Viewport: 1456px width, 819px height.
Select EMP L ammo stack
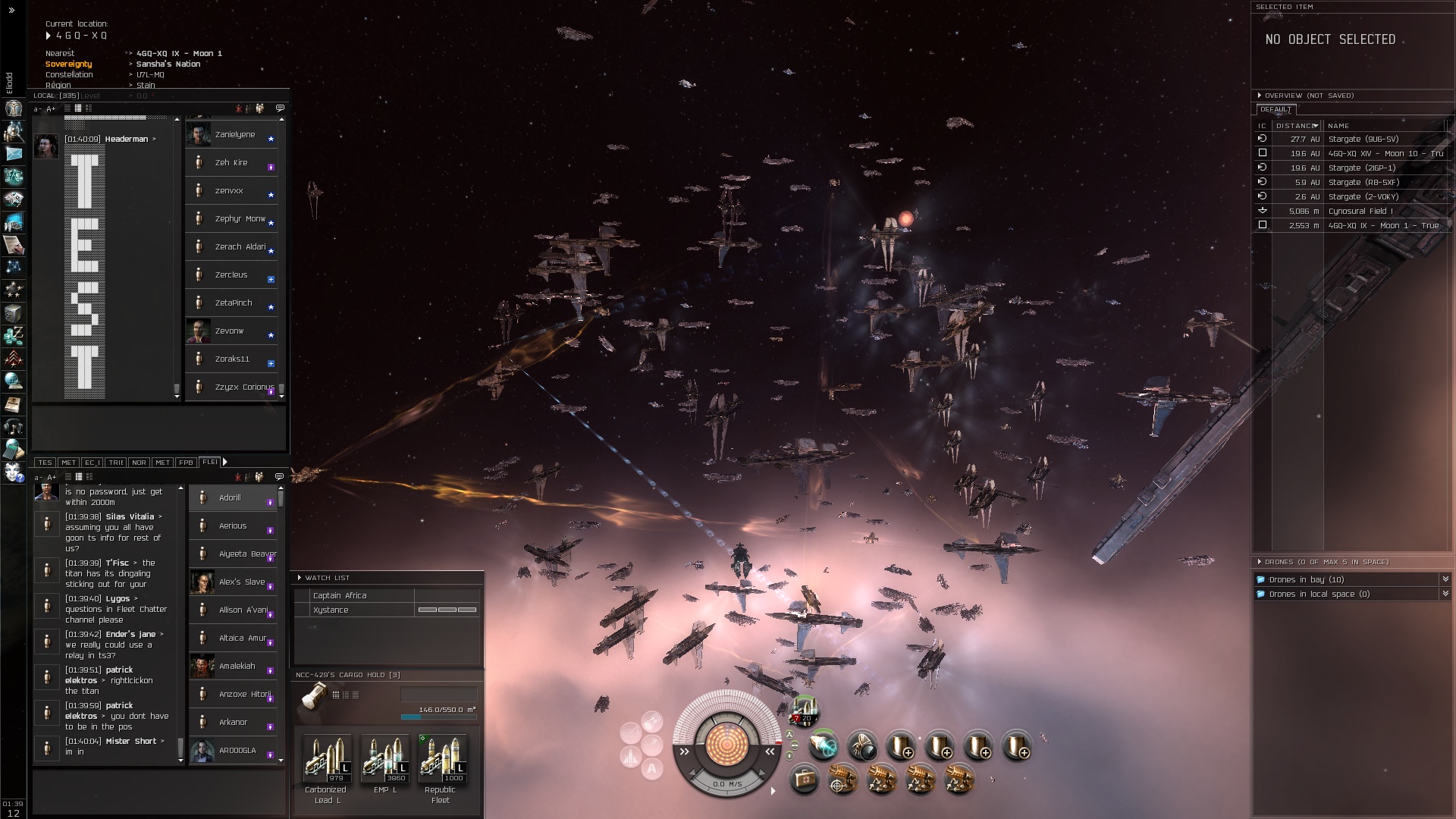[384, 758]
